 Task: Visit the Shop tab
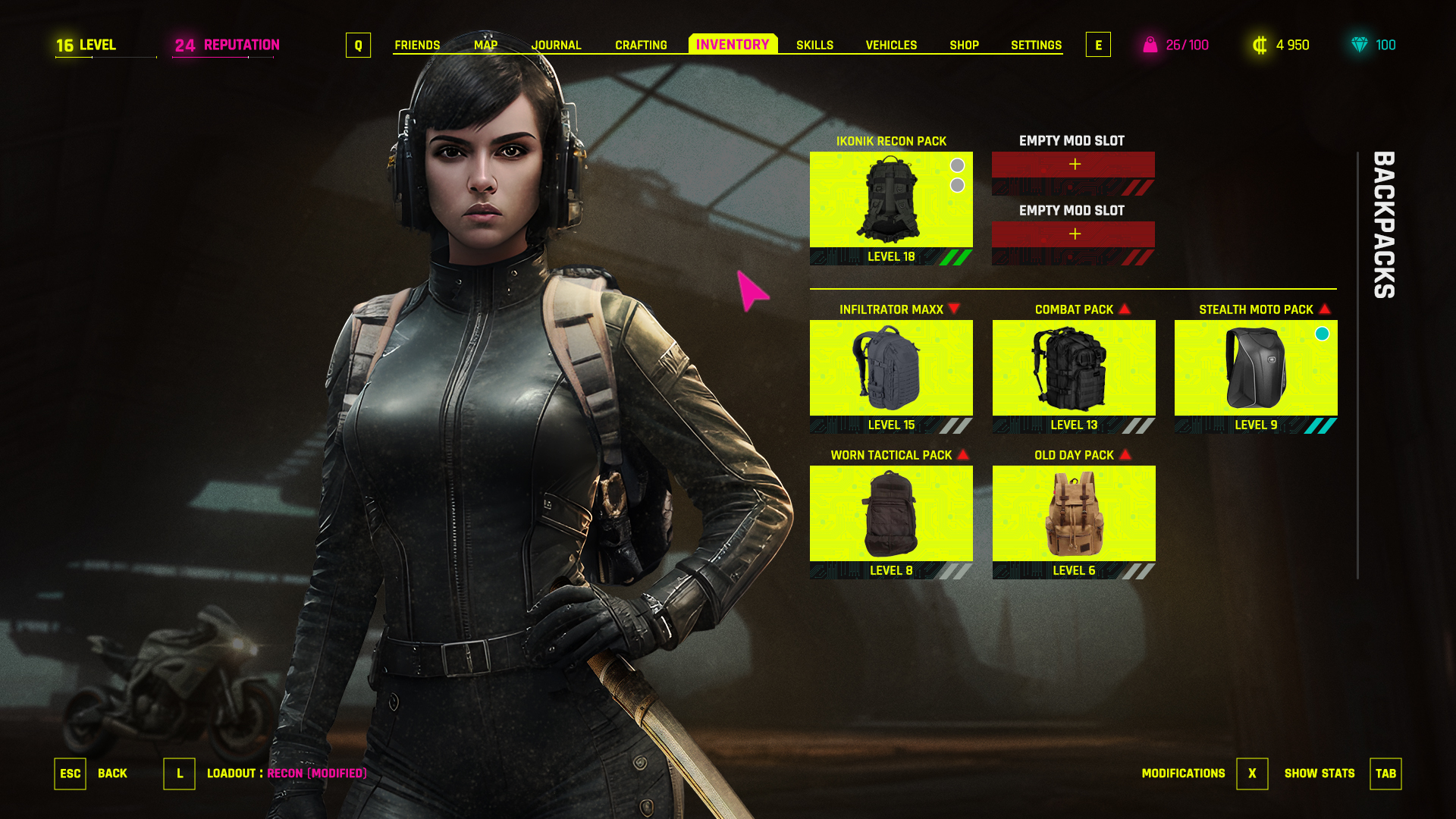pos(964,45)
